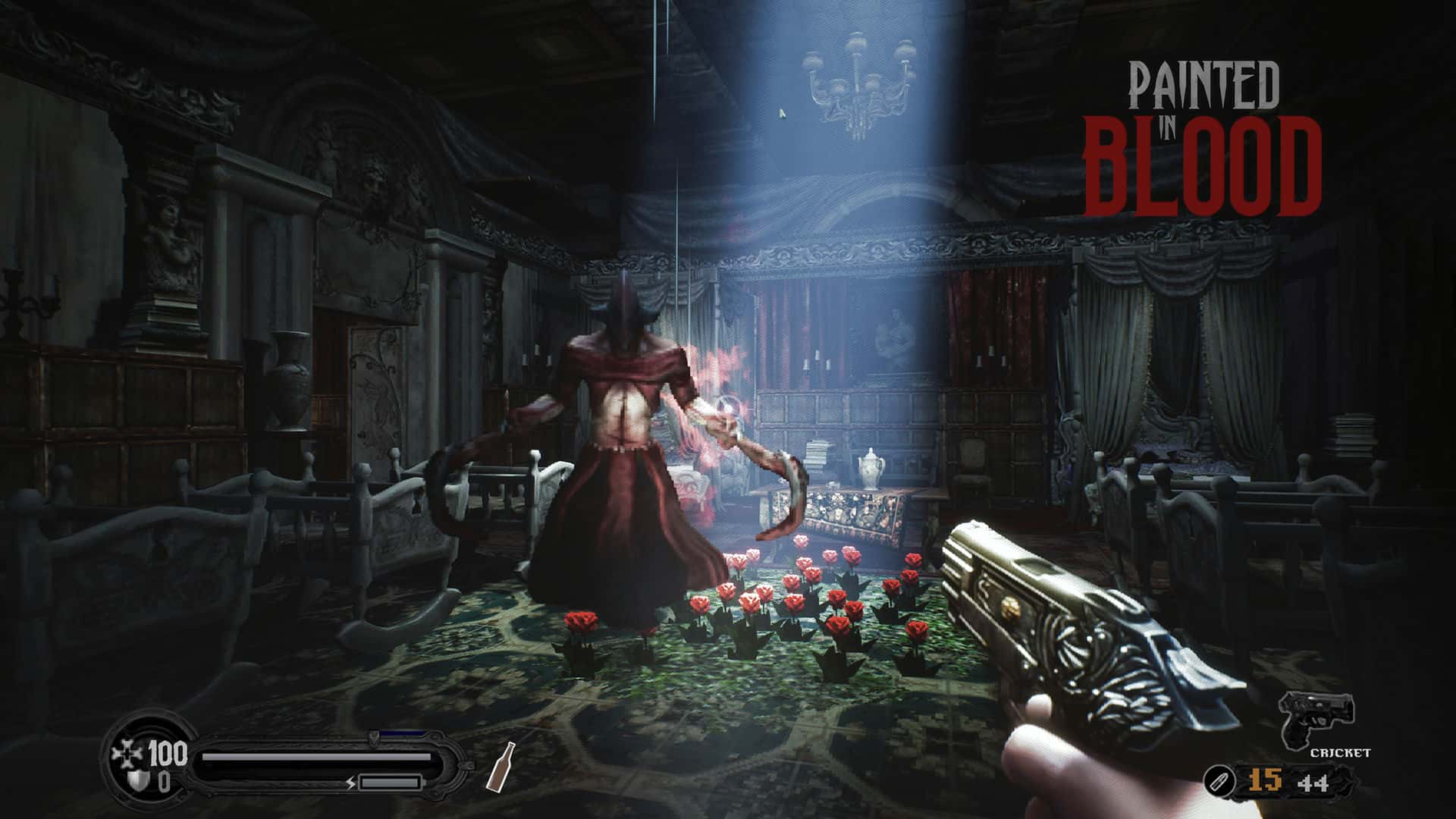Click the stamina meter below the health bar
Viewport: 1456px width, 819px height.
(390, 781)
